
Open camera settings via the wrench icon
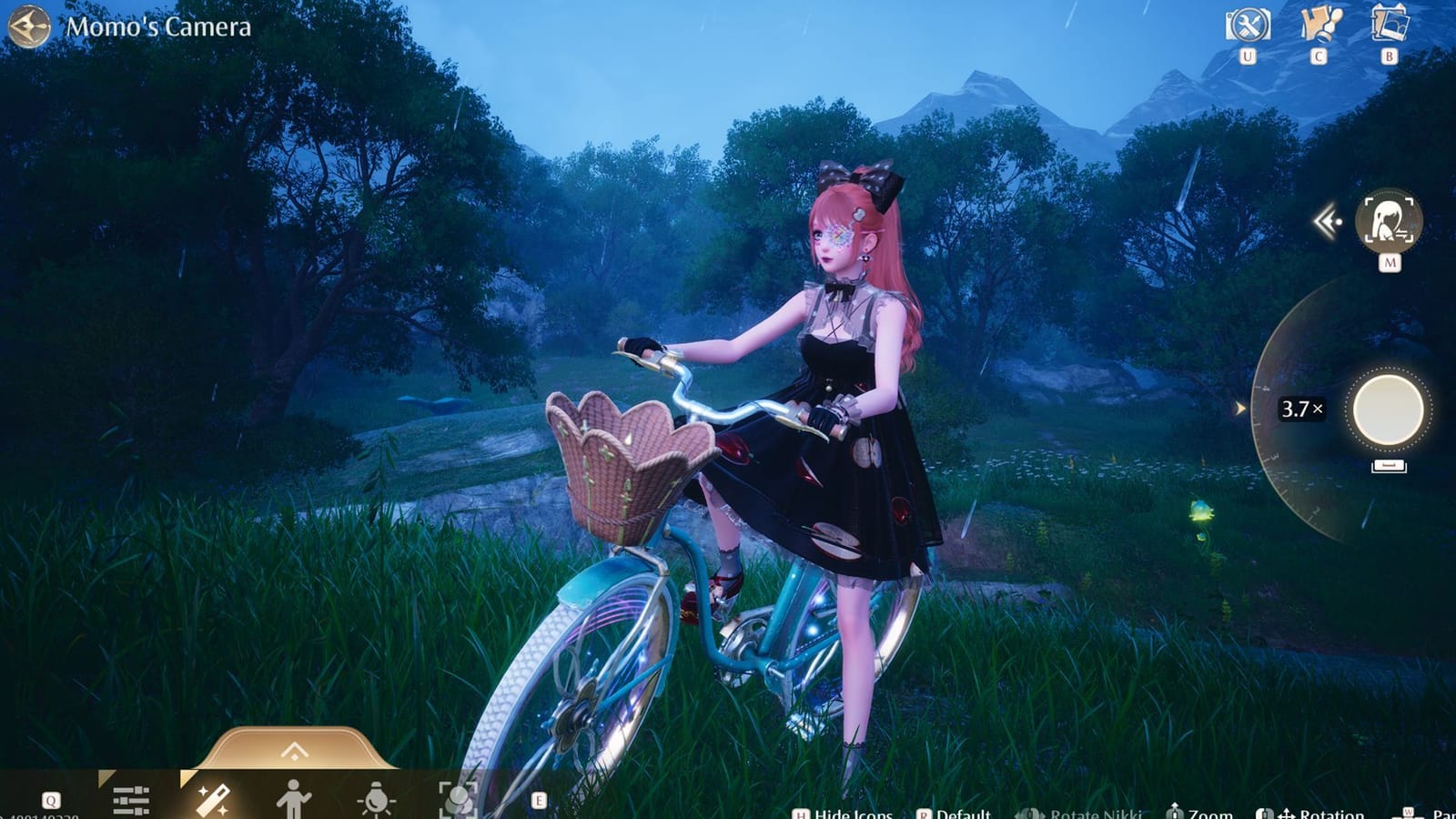point(1250,24)
